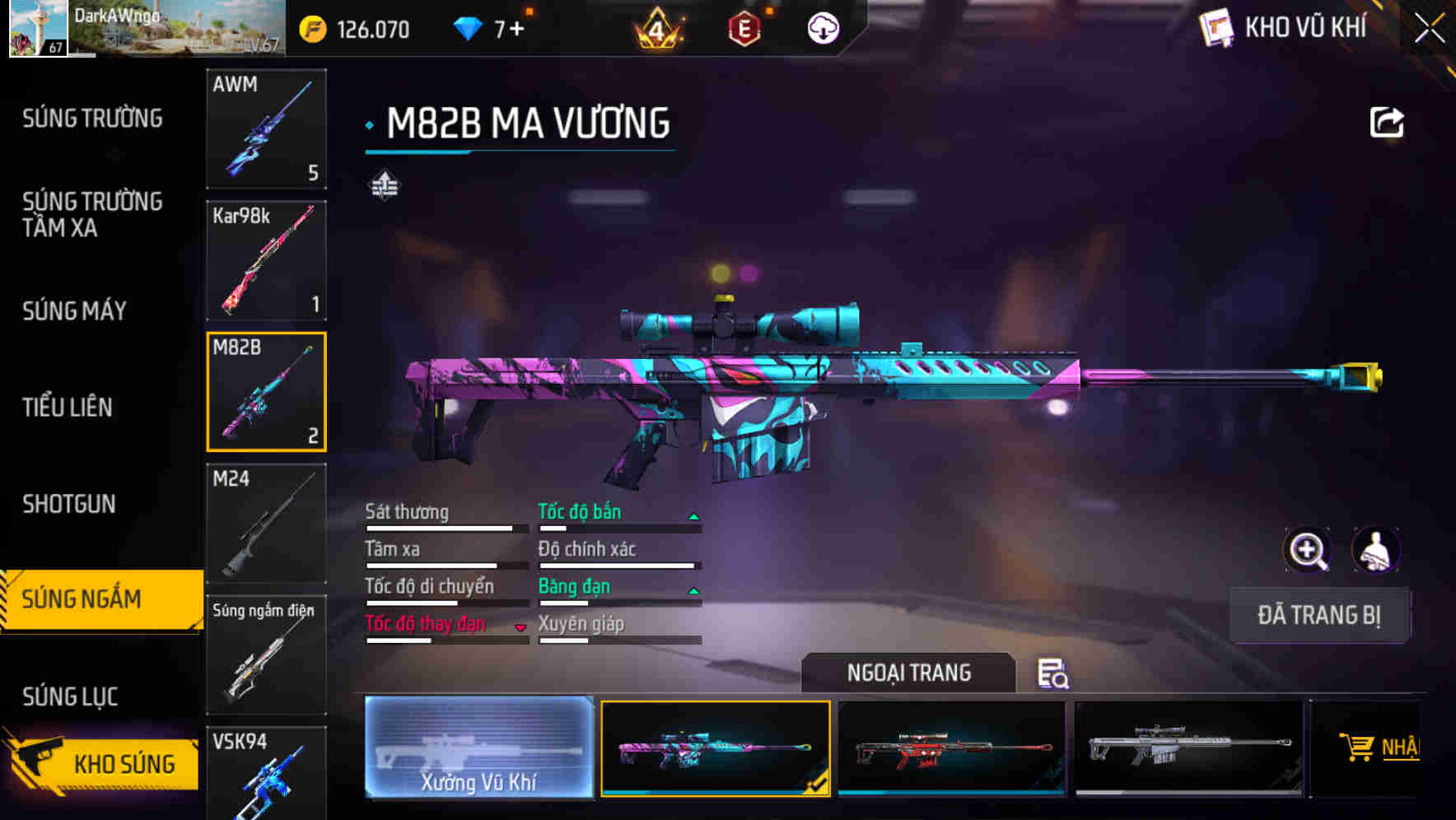Open the NGOẠI TRANG tab

(x=908, y=673)
